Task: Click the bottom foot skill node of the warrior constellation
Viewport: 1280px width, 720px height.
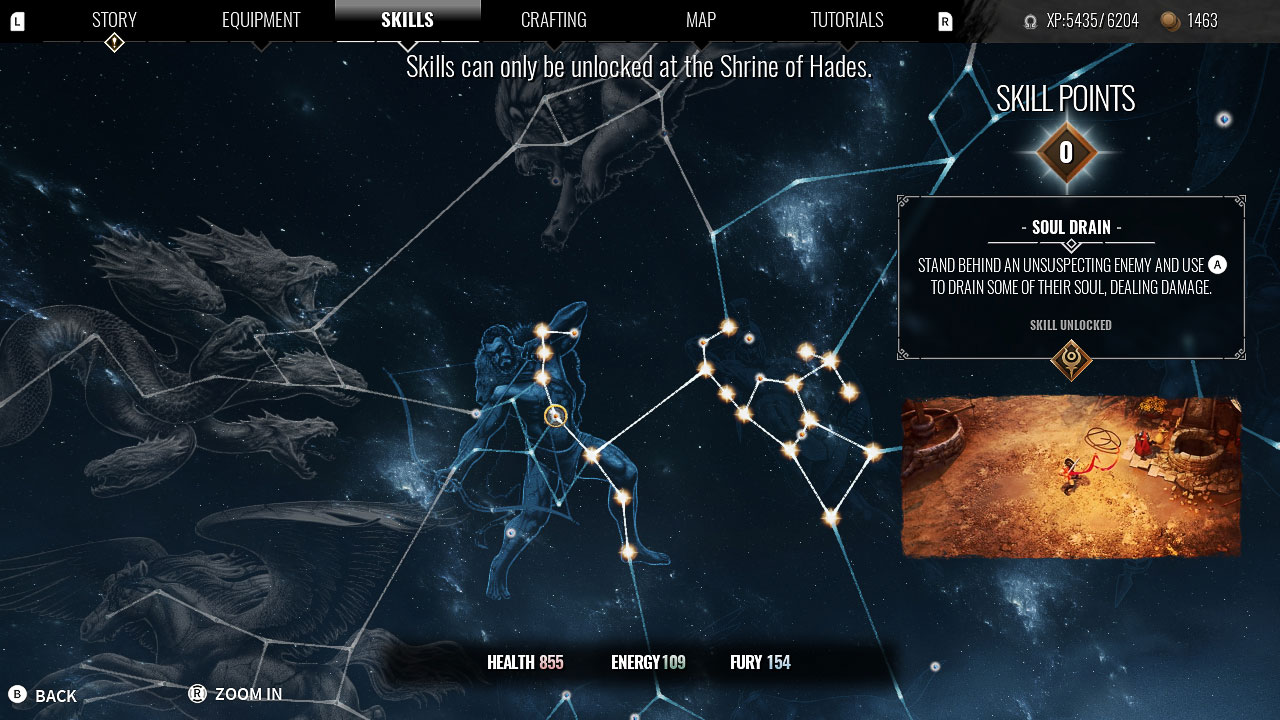Action: [x=627, y=552]
